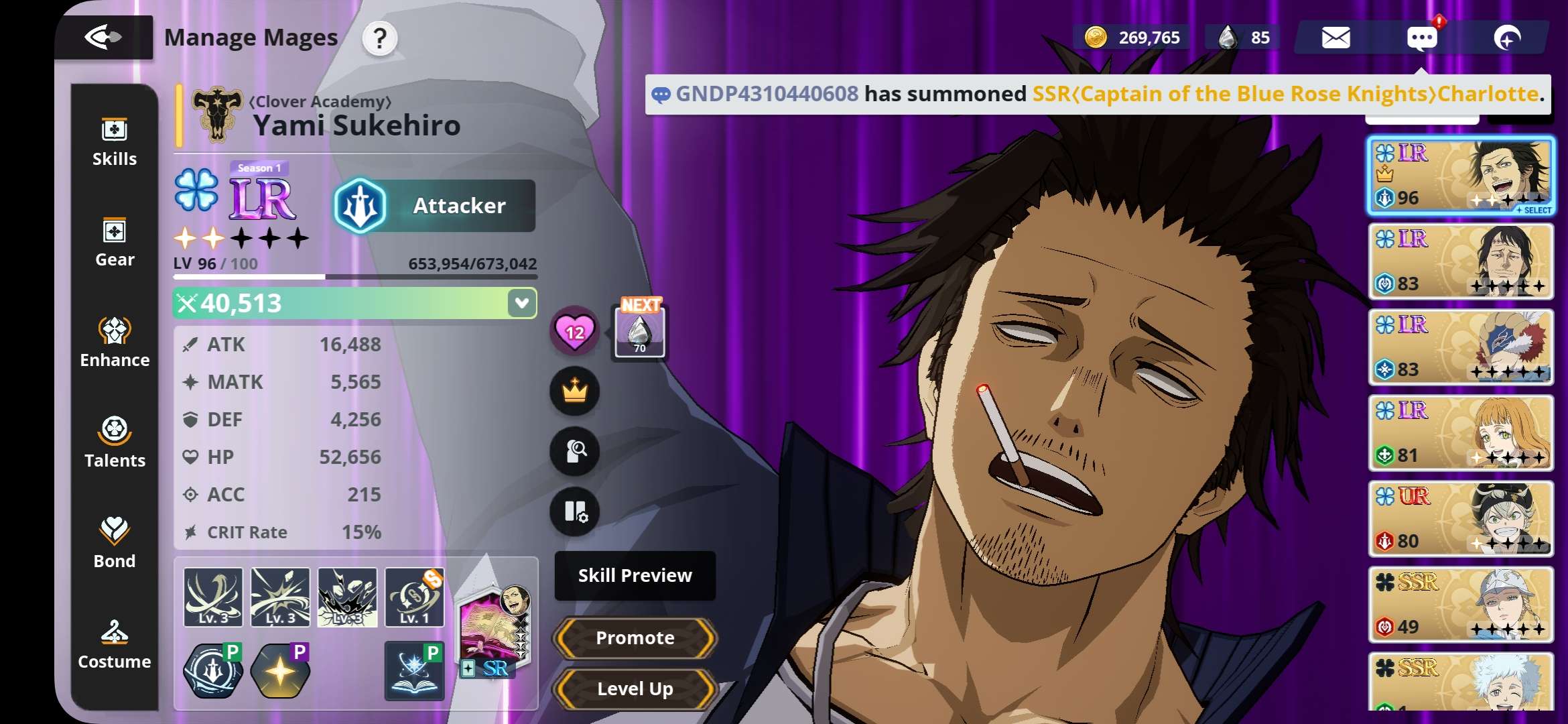This screenshot has width=1568, height=724.
Task: Open the mailbox envelope icon
Action: (x=1335, y=38)
